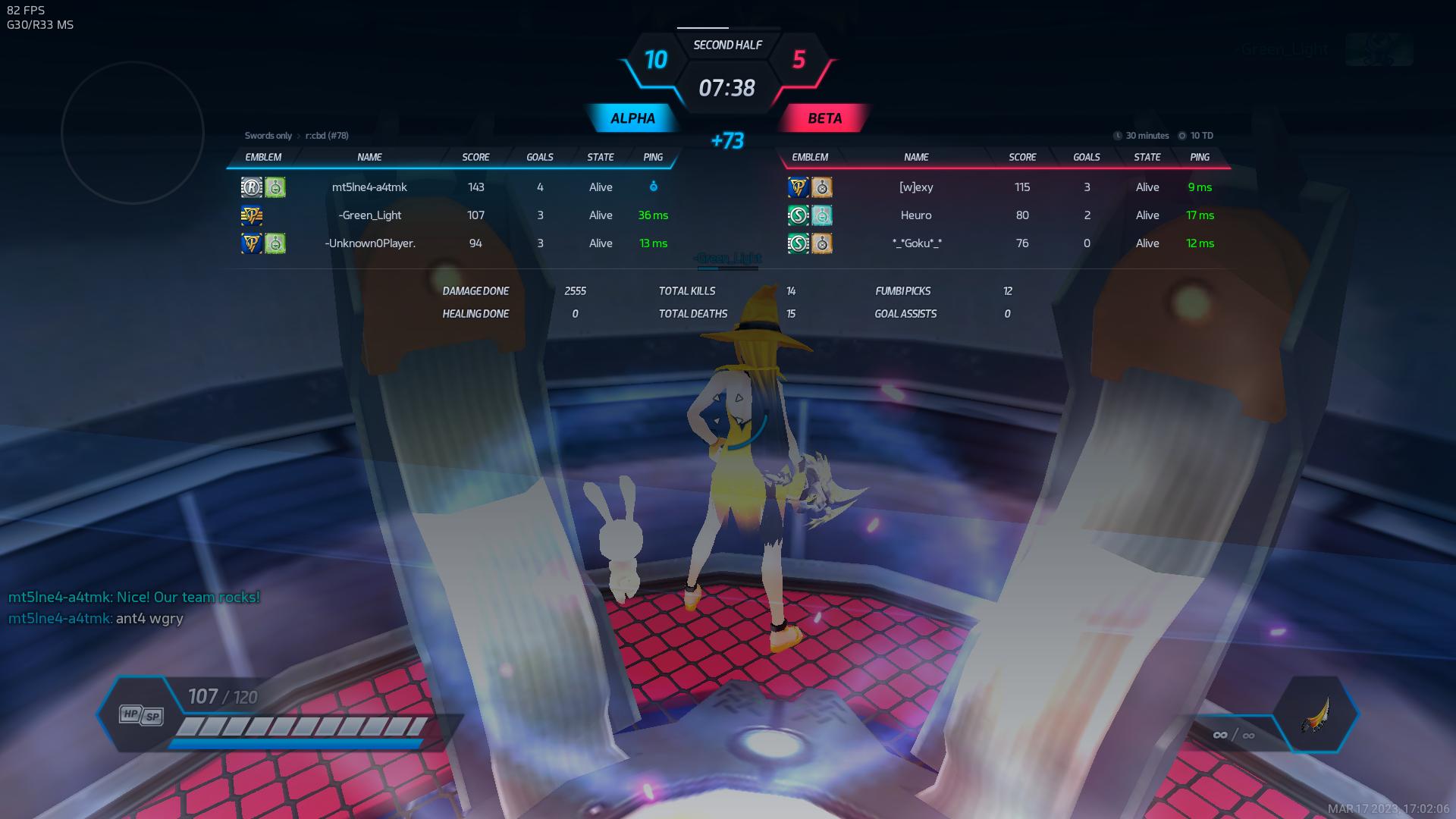
Task: Choose -Green_Light in the Alpha scoreboard list
Action: (369, 215)
